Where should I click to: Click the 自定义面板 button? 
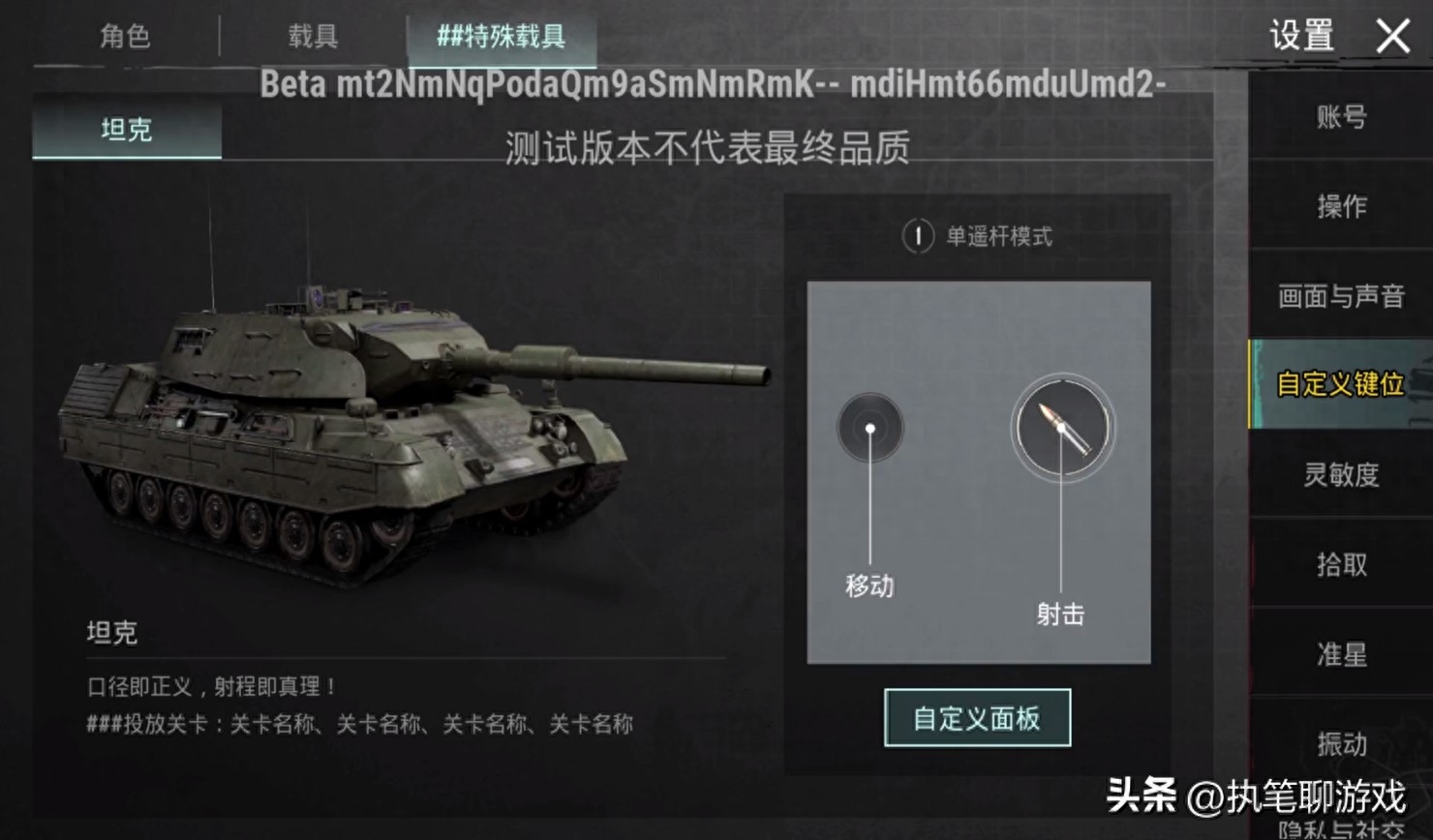click(x=977, y=718)
